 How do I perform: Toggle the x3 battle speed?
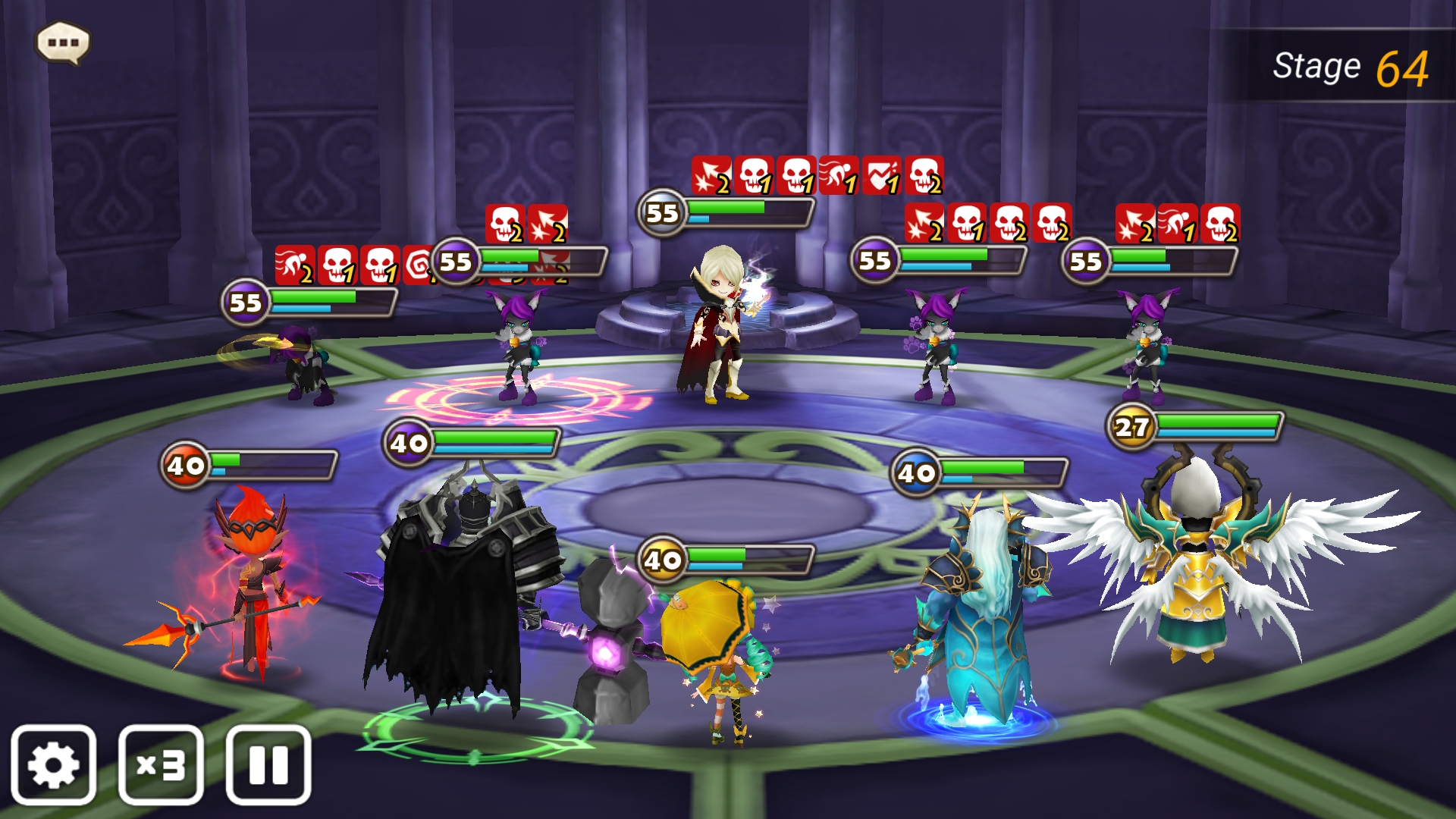[161, 764]
